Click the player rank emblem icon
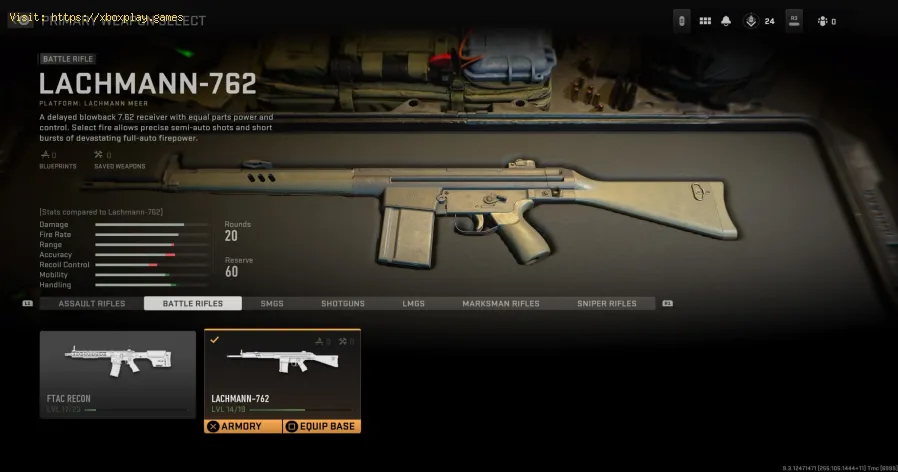Viewport: 898px width, 472px height. (751, 20)
